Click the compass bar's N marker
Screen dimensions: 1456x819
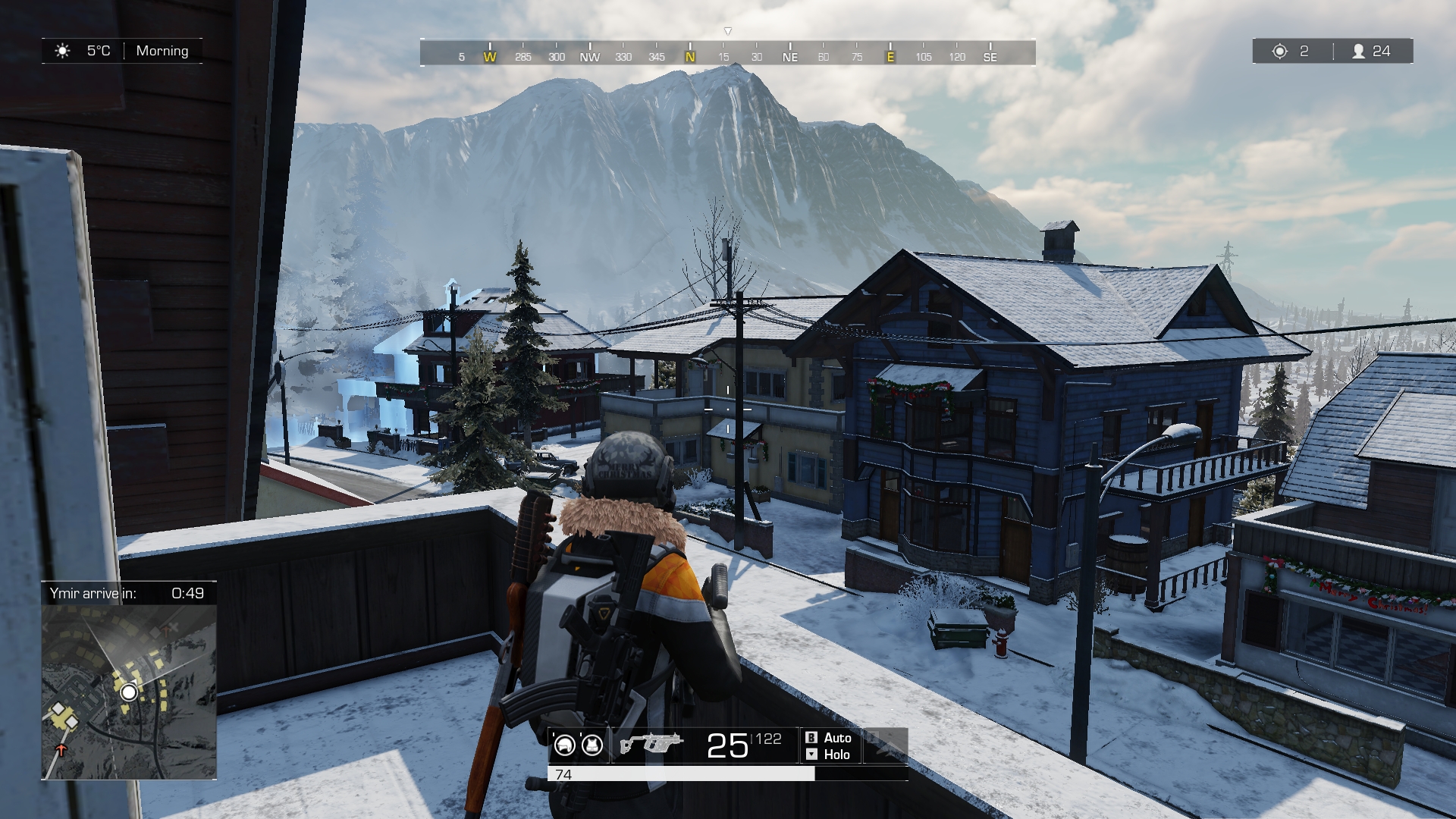click(690, 56)
